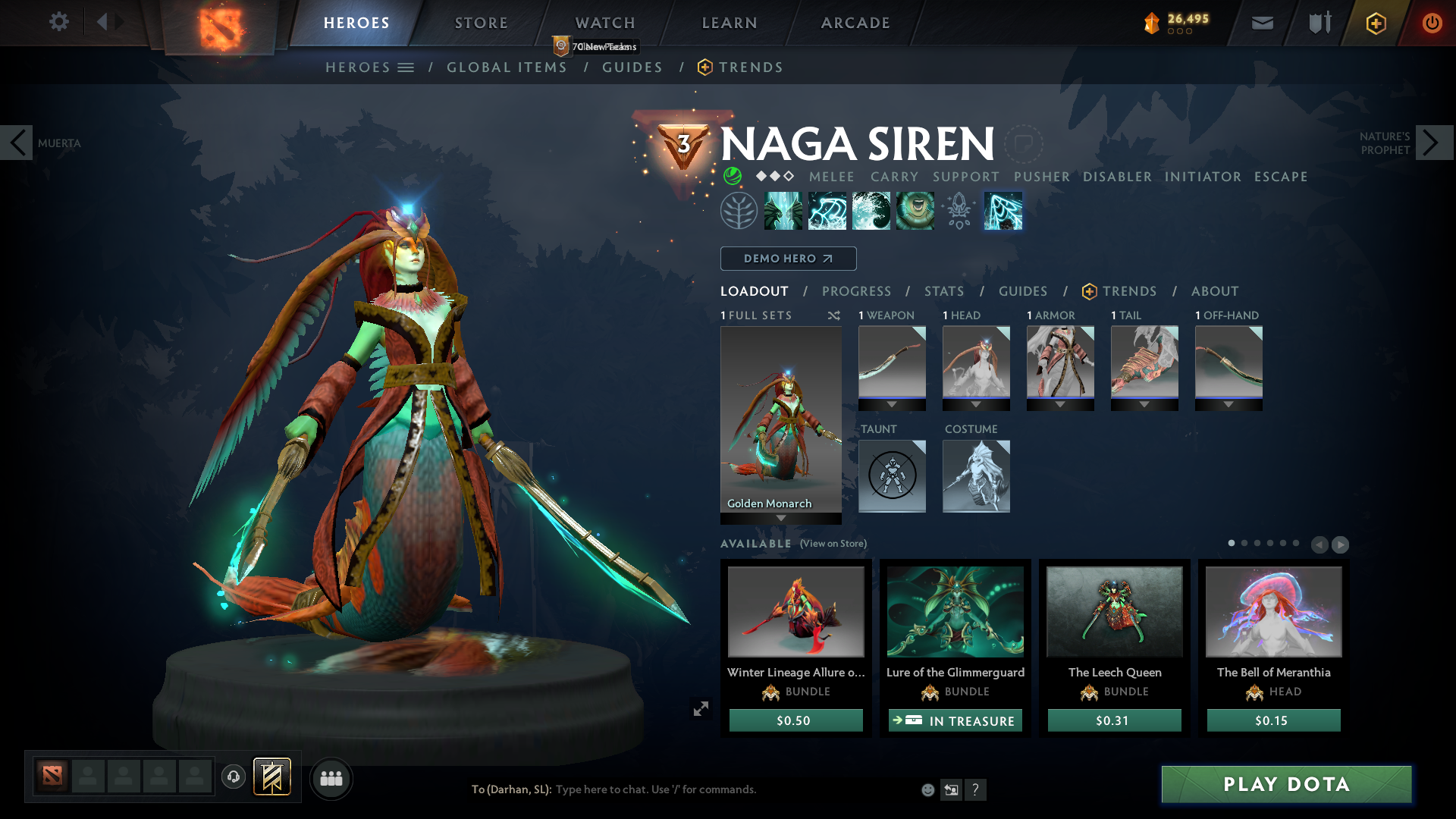Open the mail notifications icon
Image resolution: width=1456 pixels, height=819 pixels.
pyautogui.click(x=1261, y=23)
